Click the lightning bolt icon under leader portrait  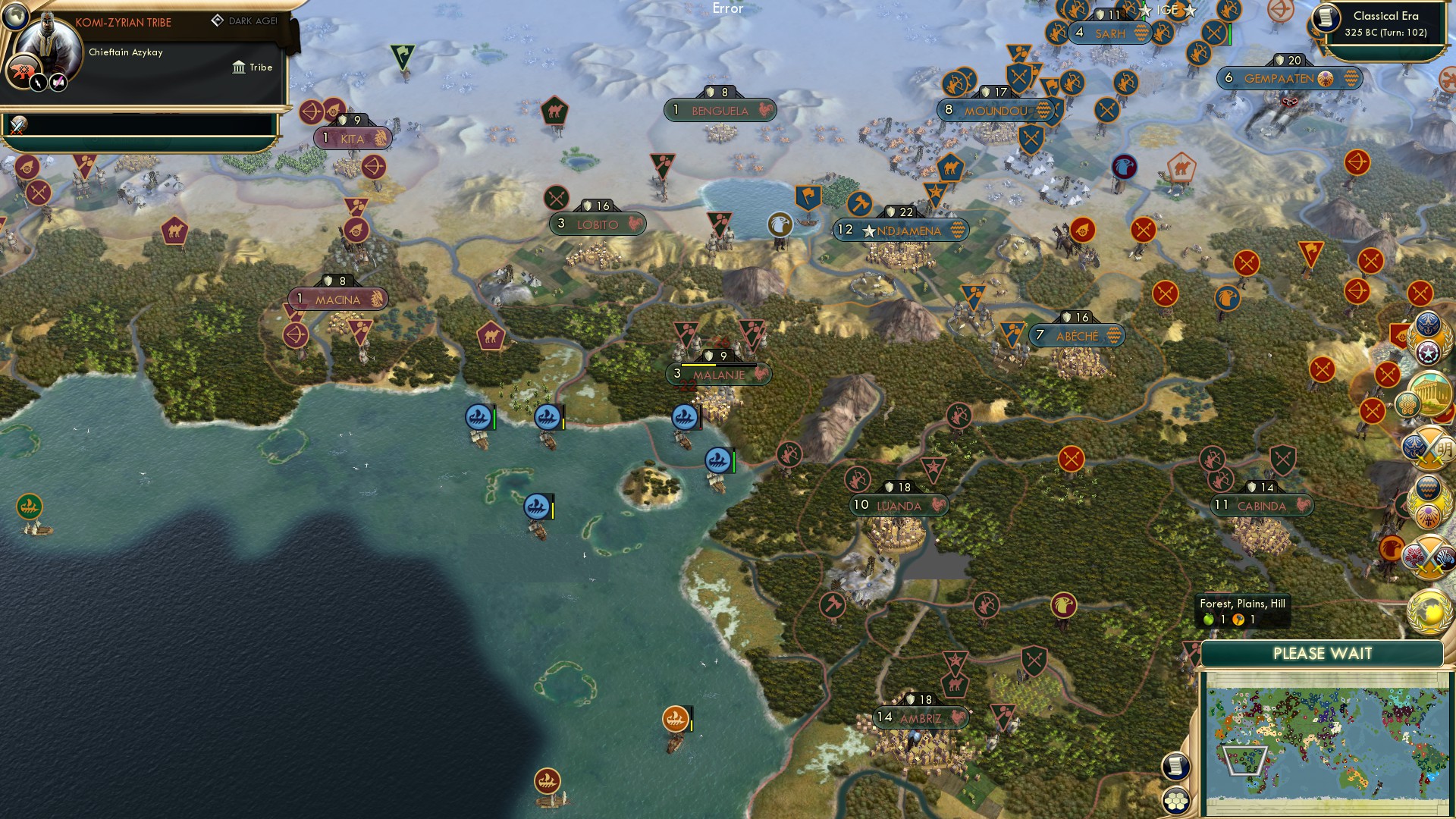pos(37,83)
